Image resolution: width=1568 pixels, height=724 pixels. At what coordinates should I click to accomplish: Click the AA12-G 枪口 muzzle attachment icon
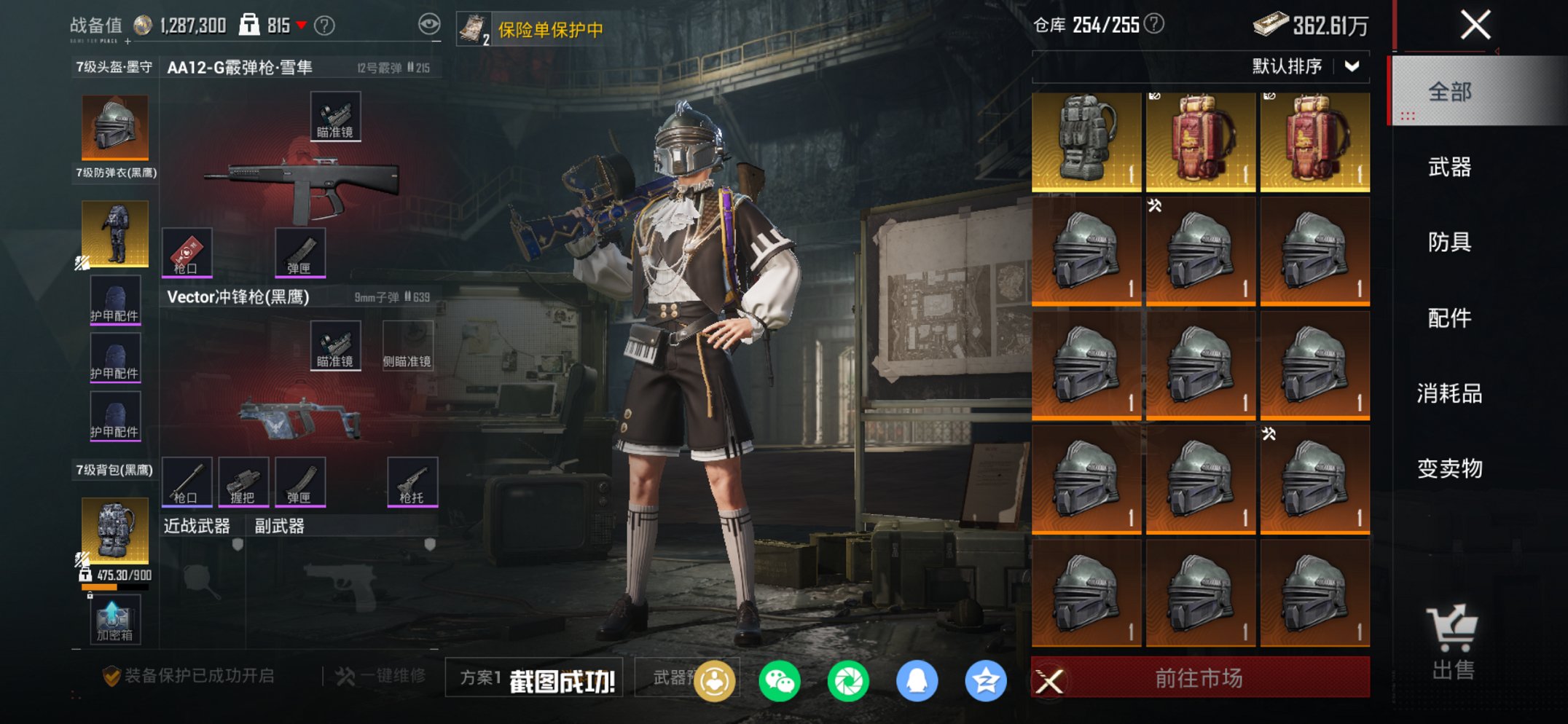click(x=188, y=253)
